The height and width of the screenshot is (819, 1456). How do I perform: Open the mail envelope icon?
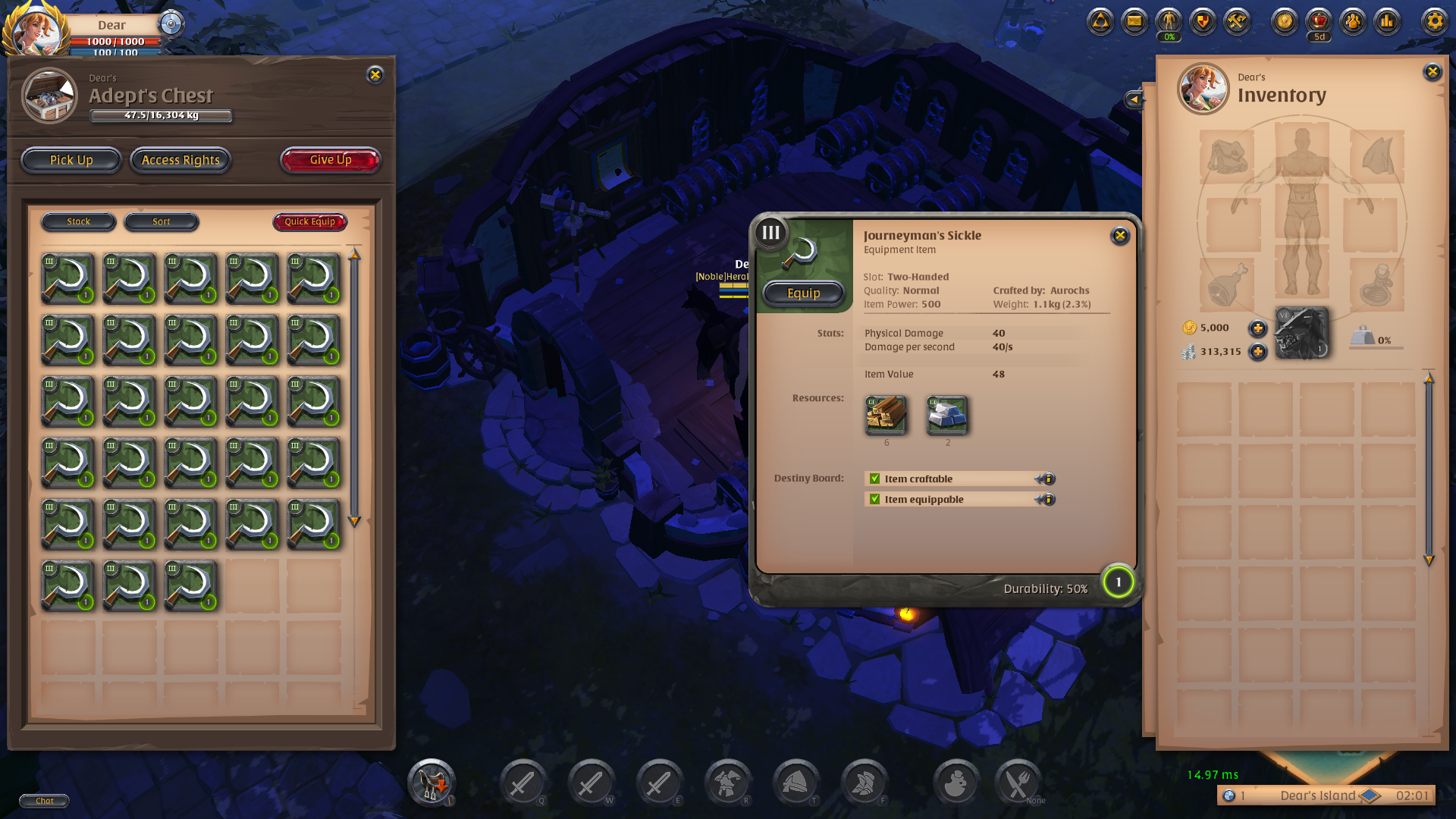point(1134,21)
